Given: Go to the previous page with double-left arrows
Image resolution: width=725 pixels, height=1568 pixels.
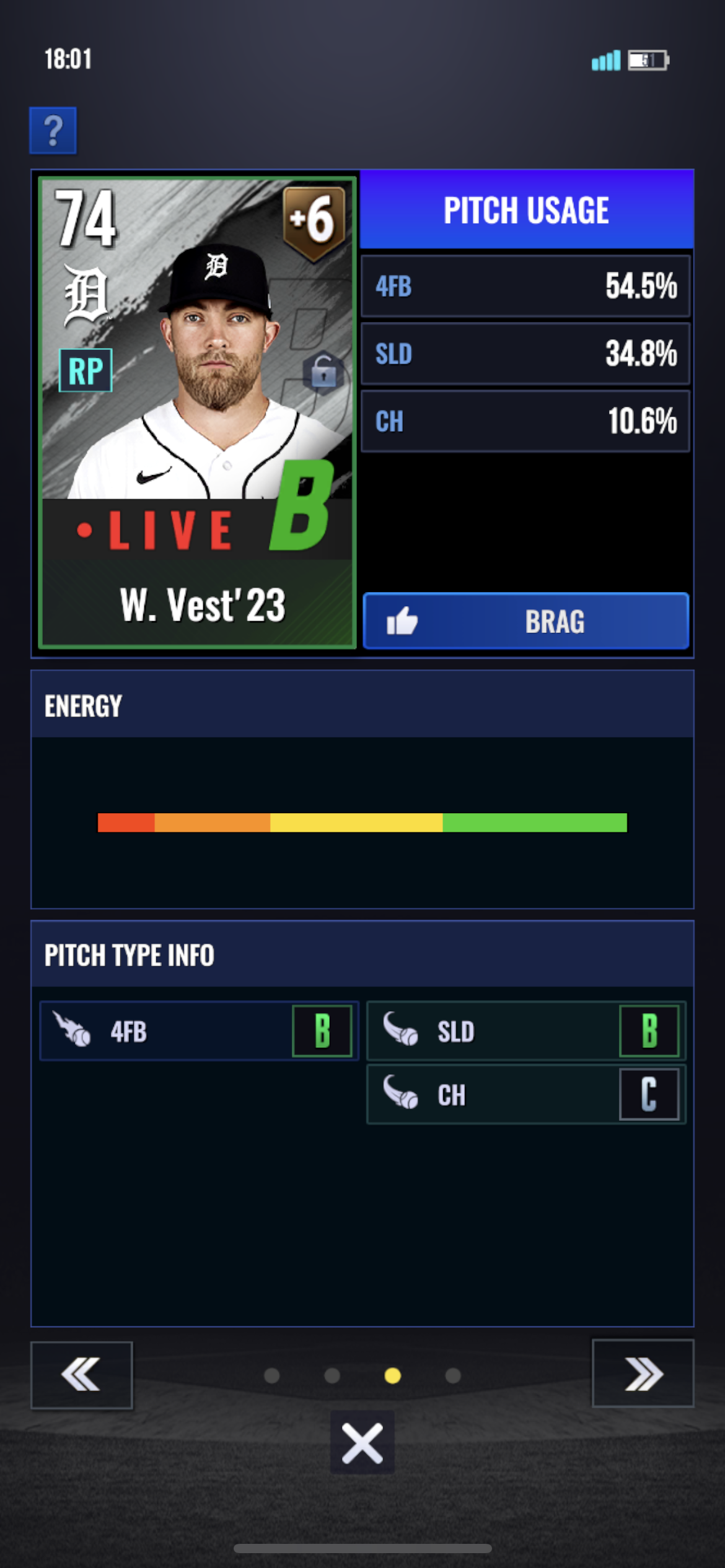Looking at the screenshot, I should click(x=81, y=1374).
